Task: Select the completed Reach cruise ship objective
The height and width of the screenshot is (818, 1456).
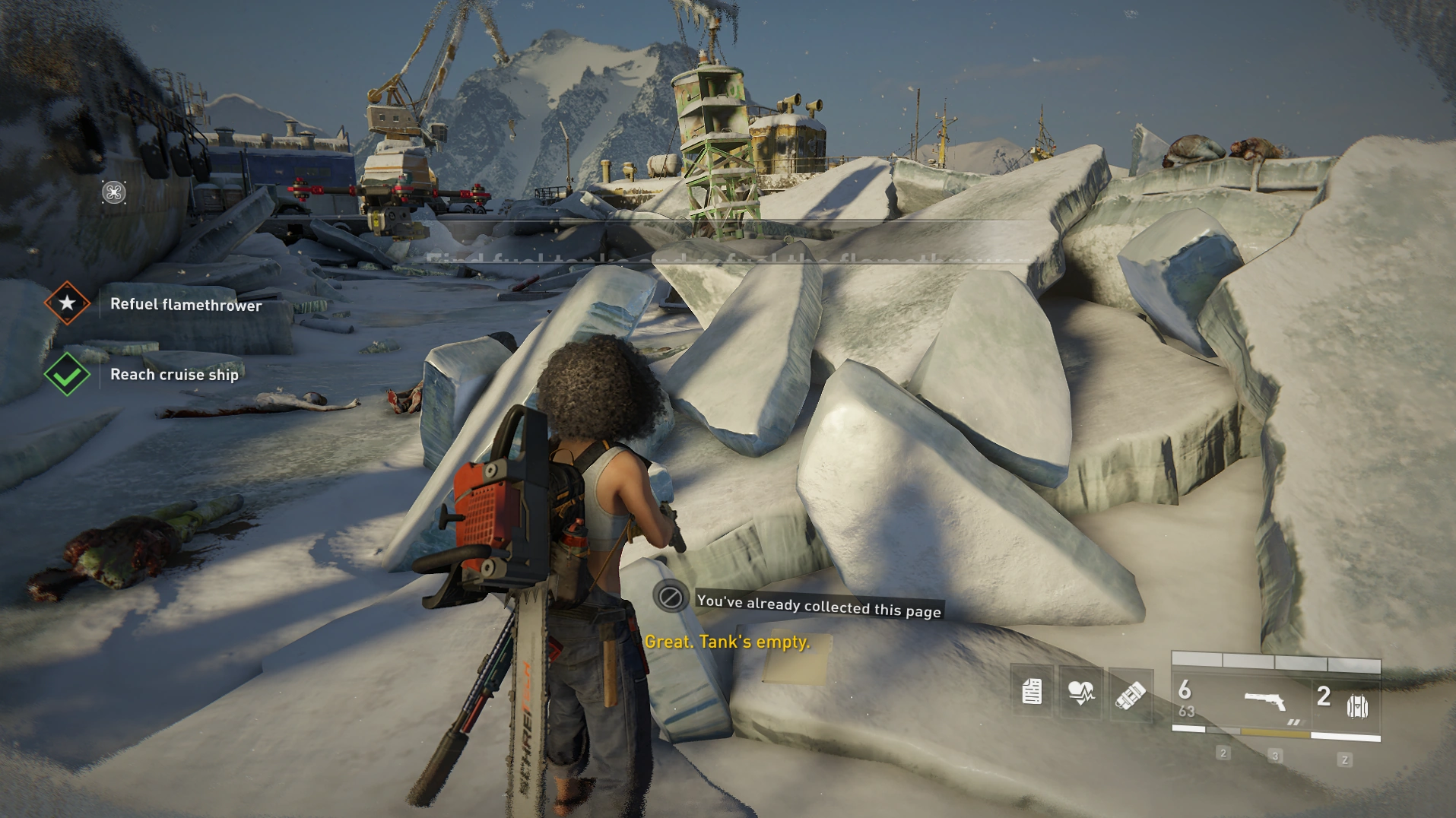Action: pyautogui.click(x=174, y=374)
